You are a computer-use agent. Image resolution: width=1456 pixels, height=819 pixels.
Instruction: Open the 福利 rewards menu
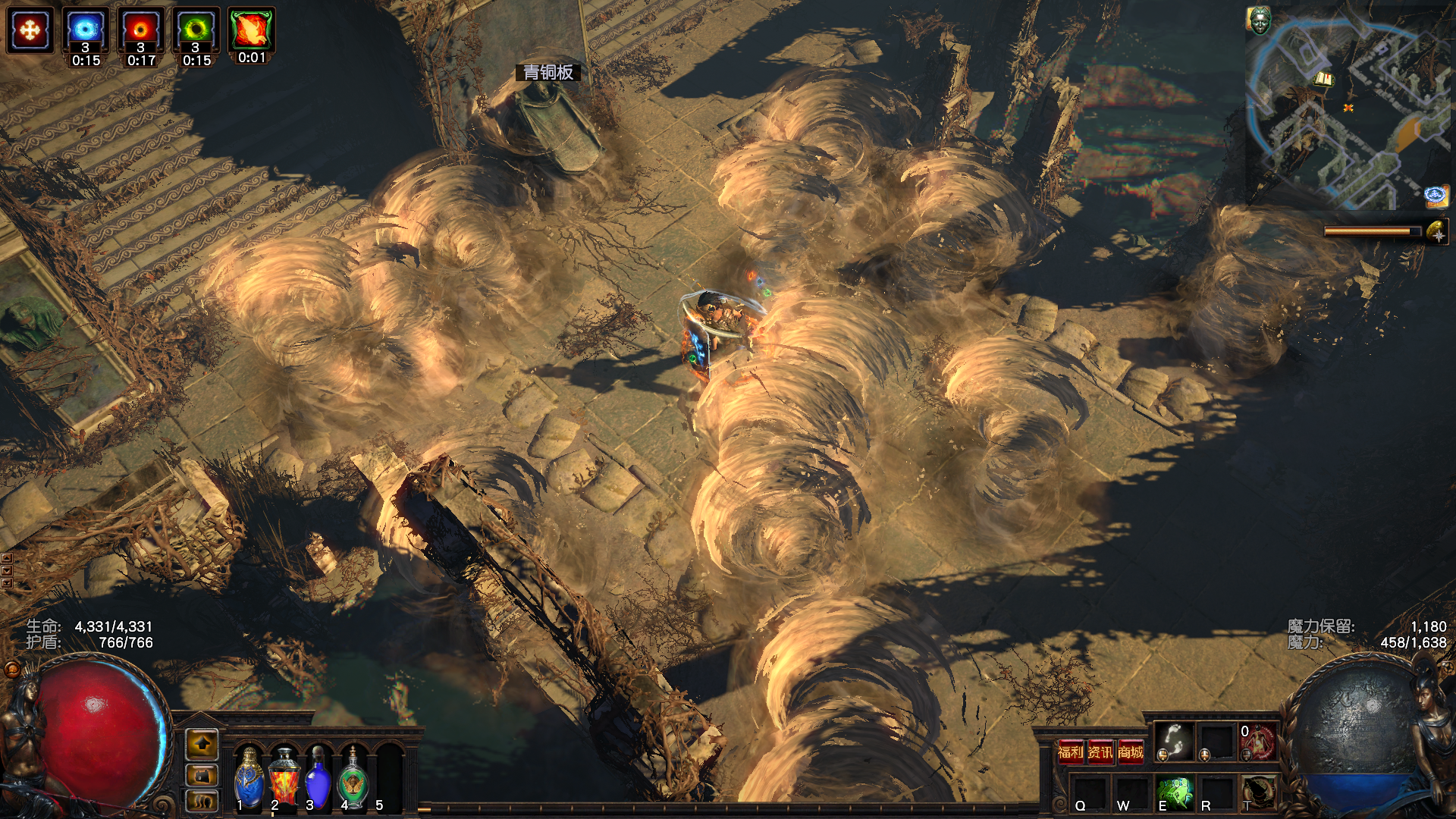click(x=1071, y=752)
